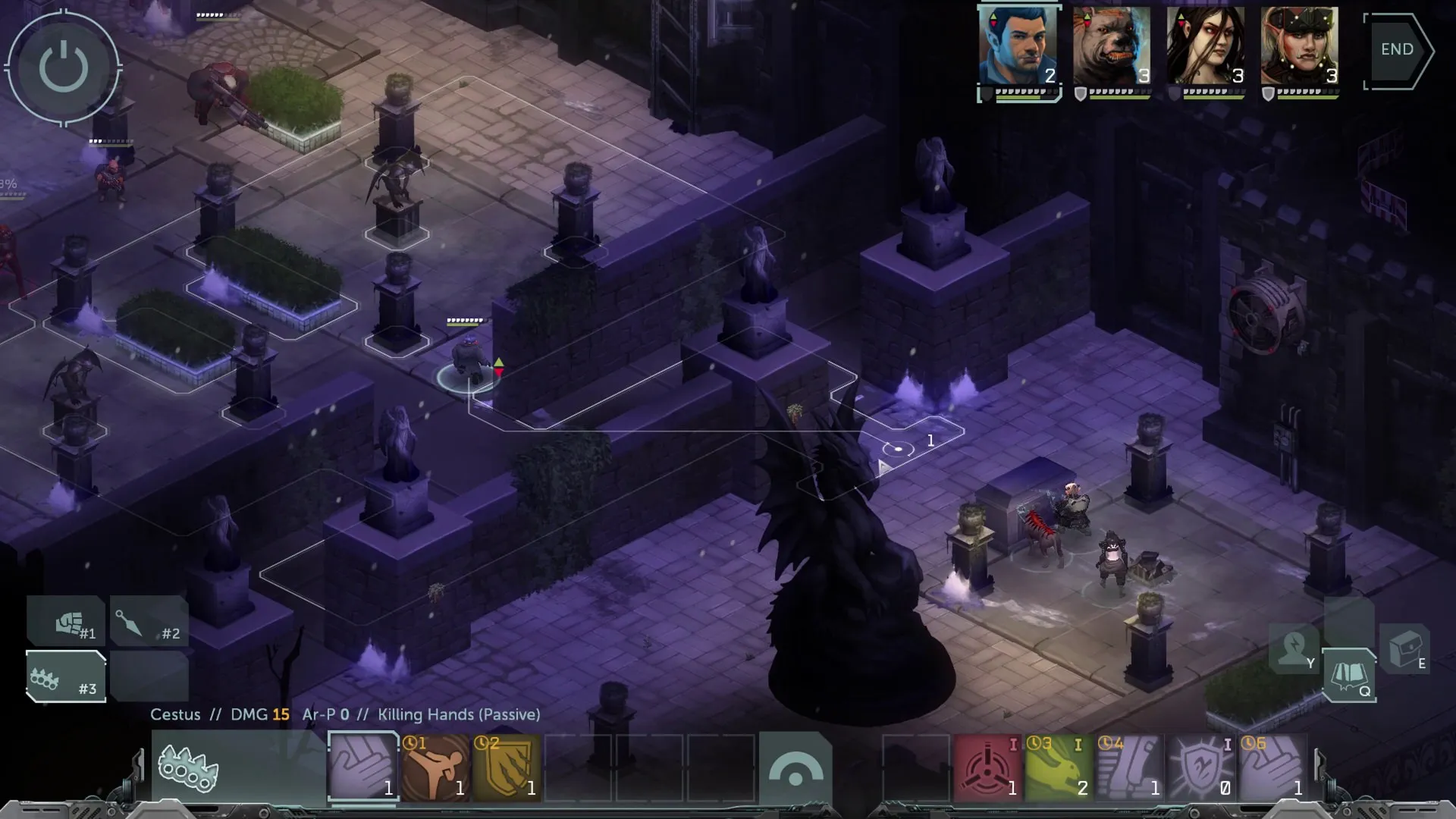Select the fist melee weapon in slot #1
The width and height of the screenshot is (1456, 819).
click(x=66, y=620)
